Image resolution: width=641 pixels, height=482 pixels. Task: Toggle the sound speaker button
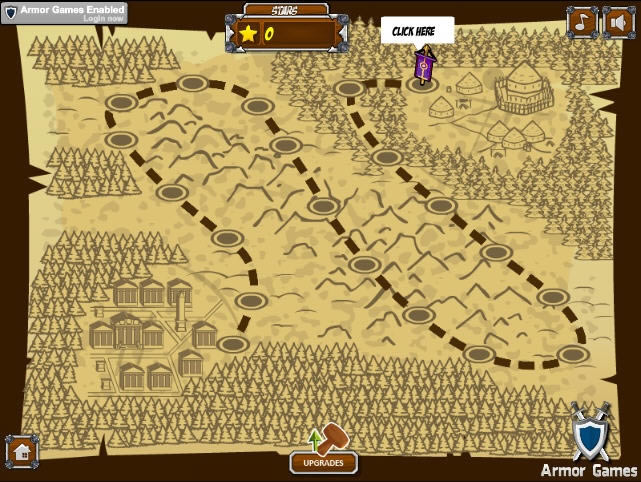tap(616, 21)
